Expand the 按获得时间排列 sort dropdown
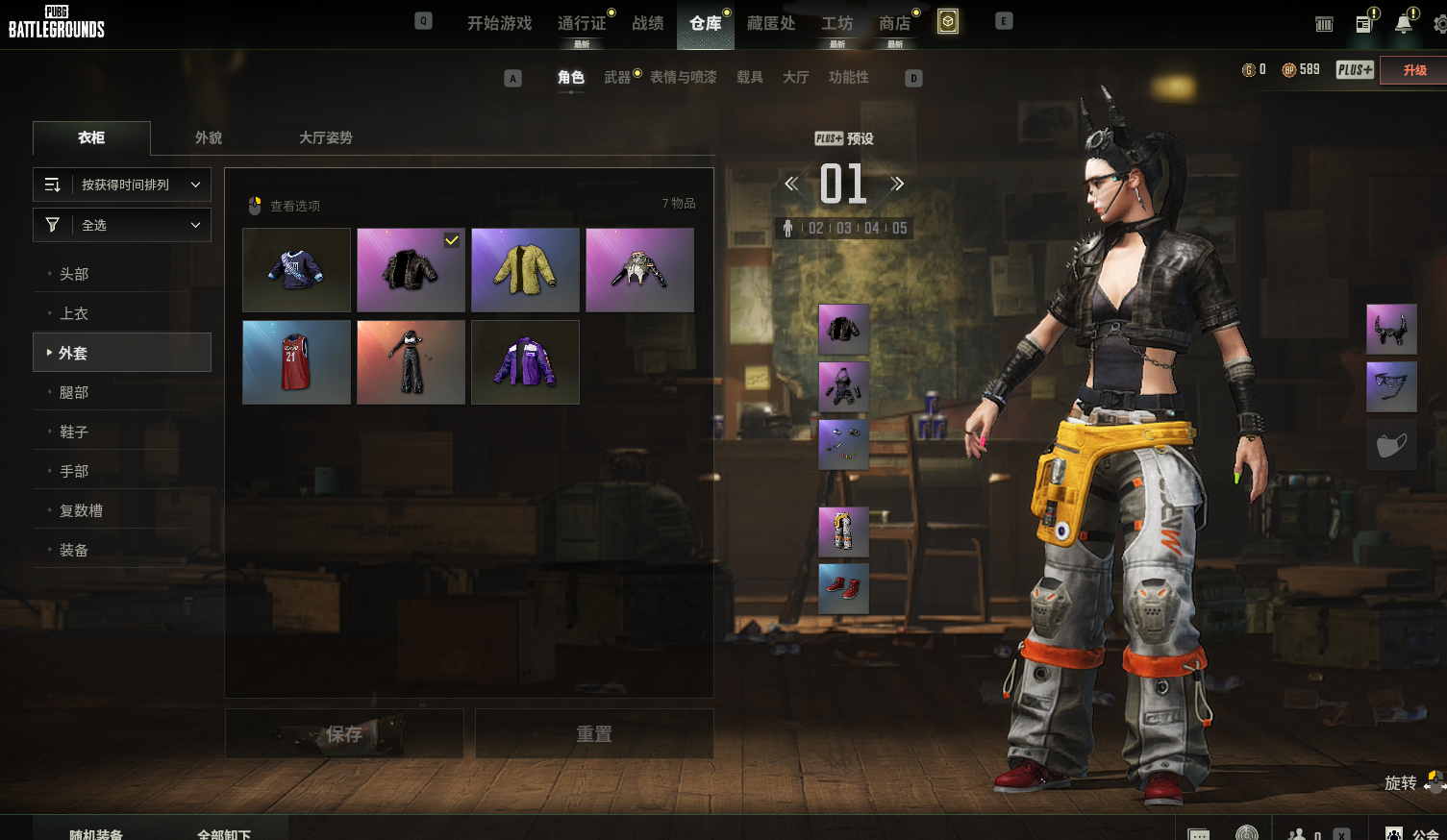 coord(122,185)
